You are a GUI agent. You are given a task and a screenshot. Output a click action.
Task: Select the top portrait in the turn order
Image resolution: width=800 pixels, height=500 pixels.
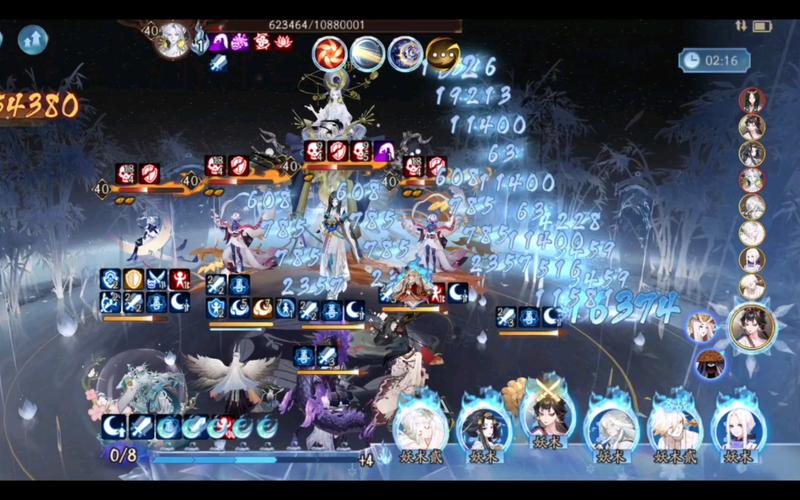752,101
